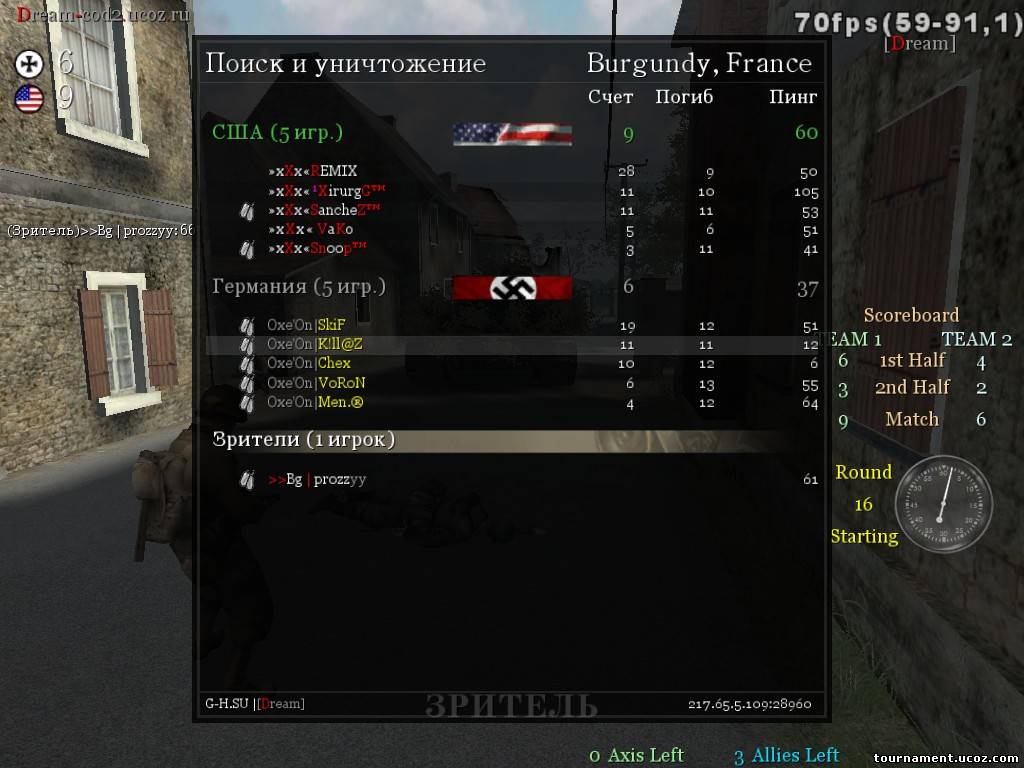Select Oxe'On|SkiF in the Germany team
Screen dimensions: 1024x768
point(309,325)
